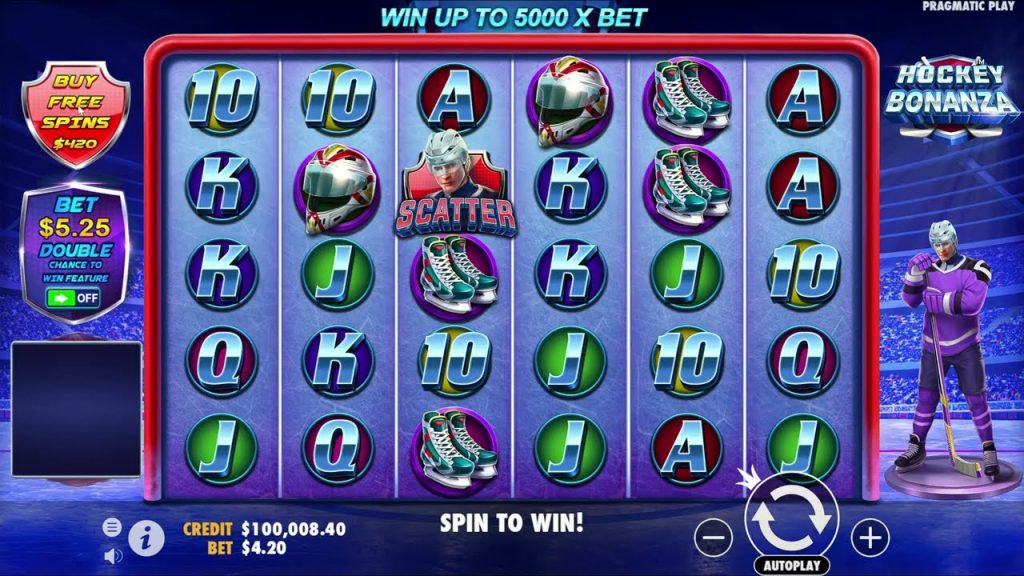Open the hamburger settings menu

tap(112, 526)
